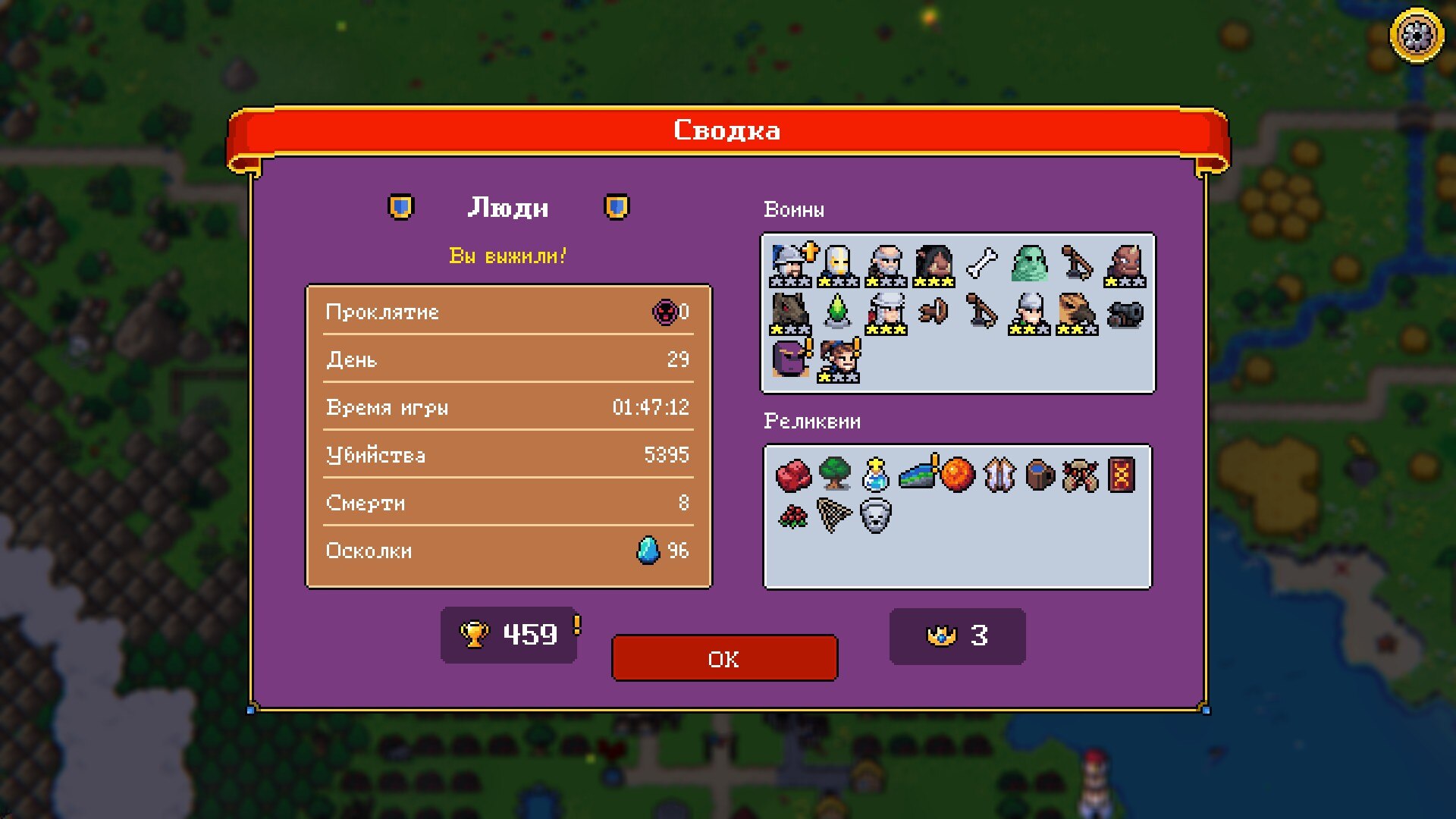
Task: Inspect the blue star potion relic
Action: (876, 475)
